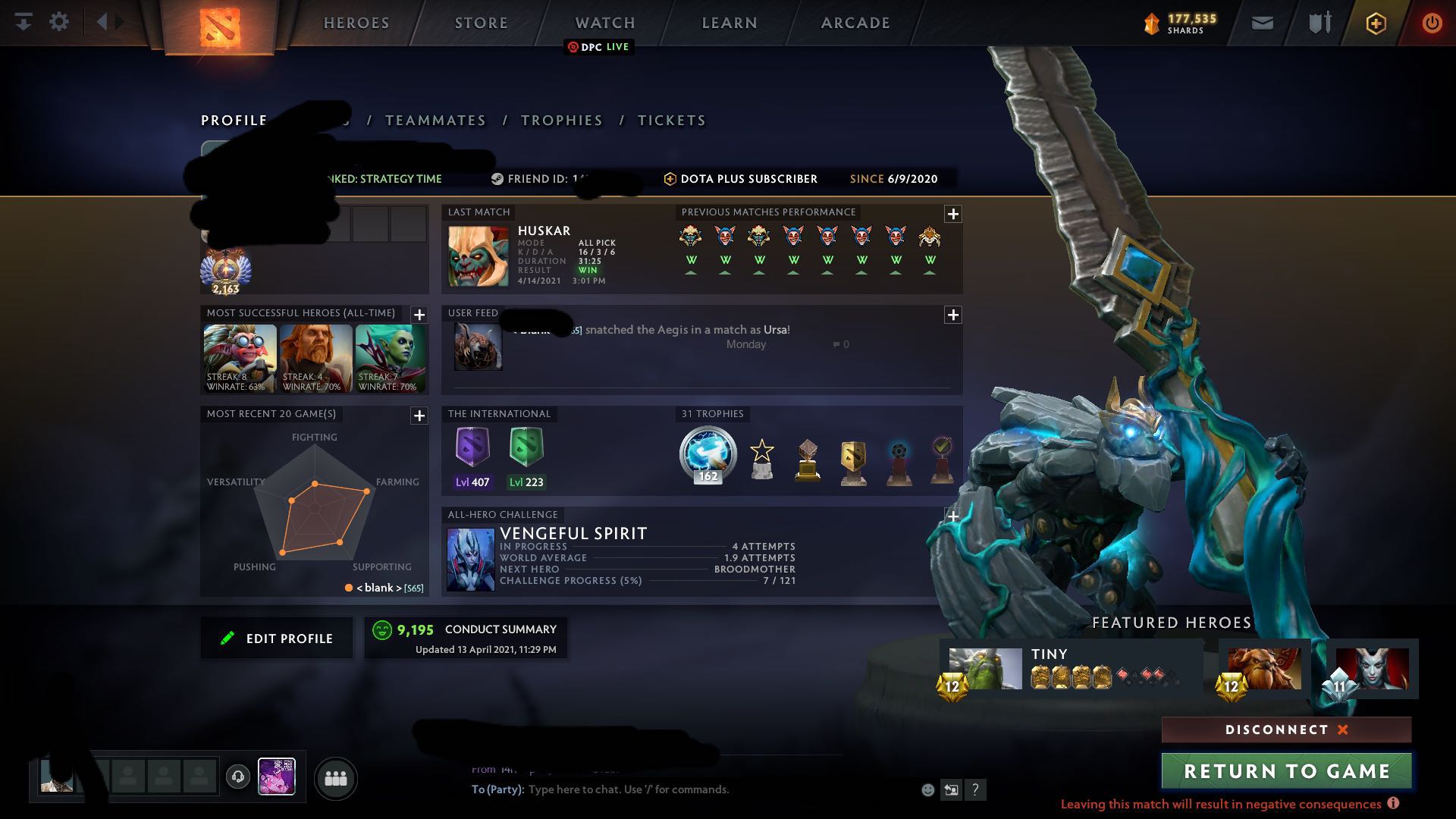Screen dimensions: 1456x819
Task: Open the settings gear icon
Action: pos(59,21)
